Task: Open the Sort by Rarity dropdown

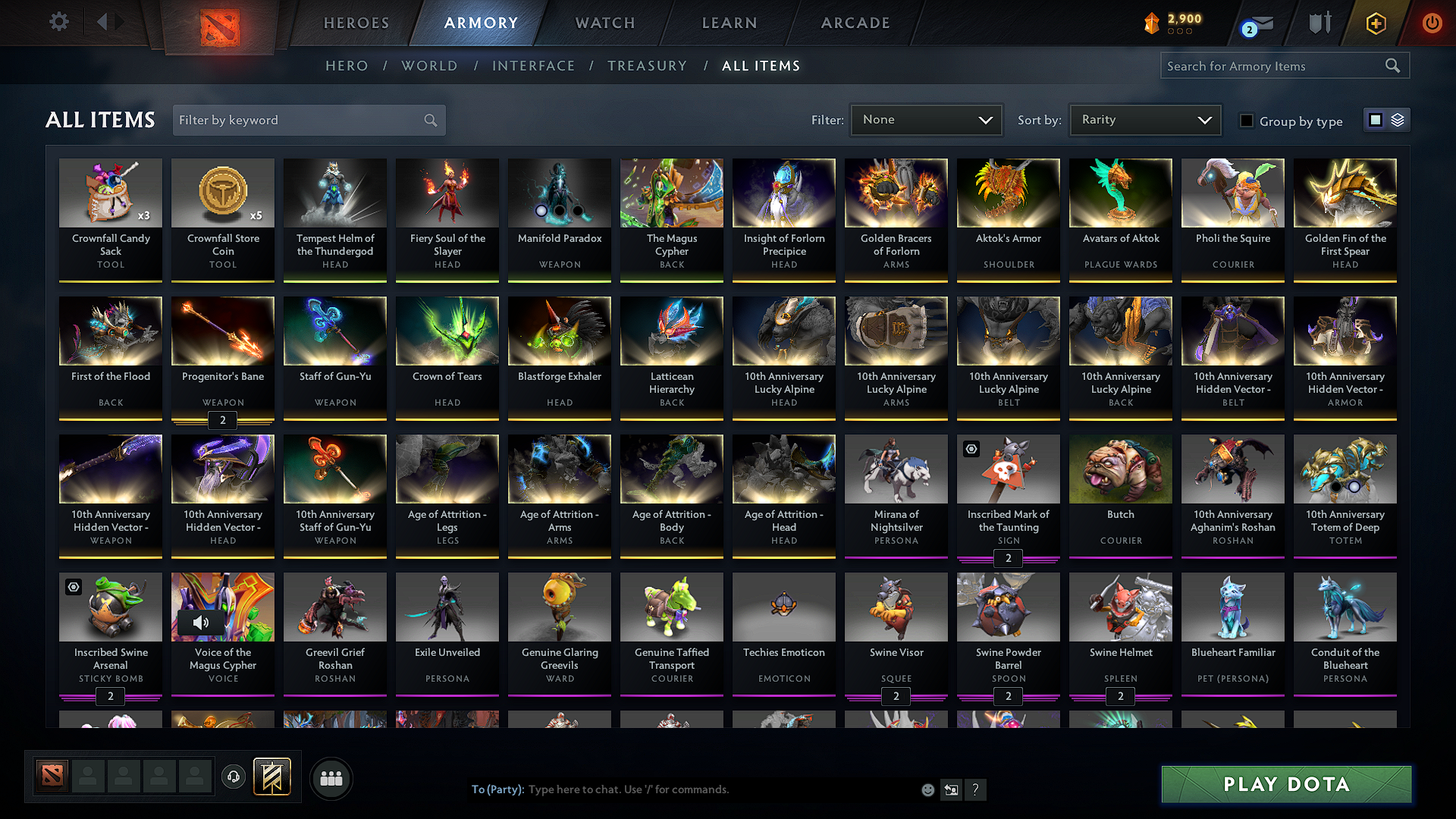Action: 1144,119
